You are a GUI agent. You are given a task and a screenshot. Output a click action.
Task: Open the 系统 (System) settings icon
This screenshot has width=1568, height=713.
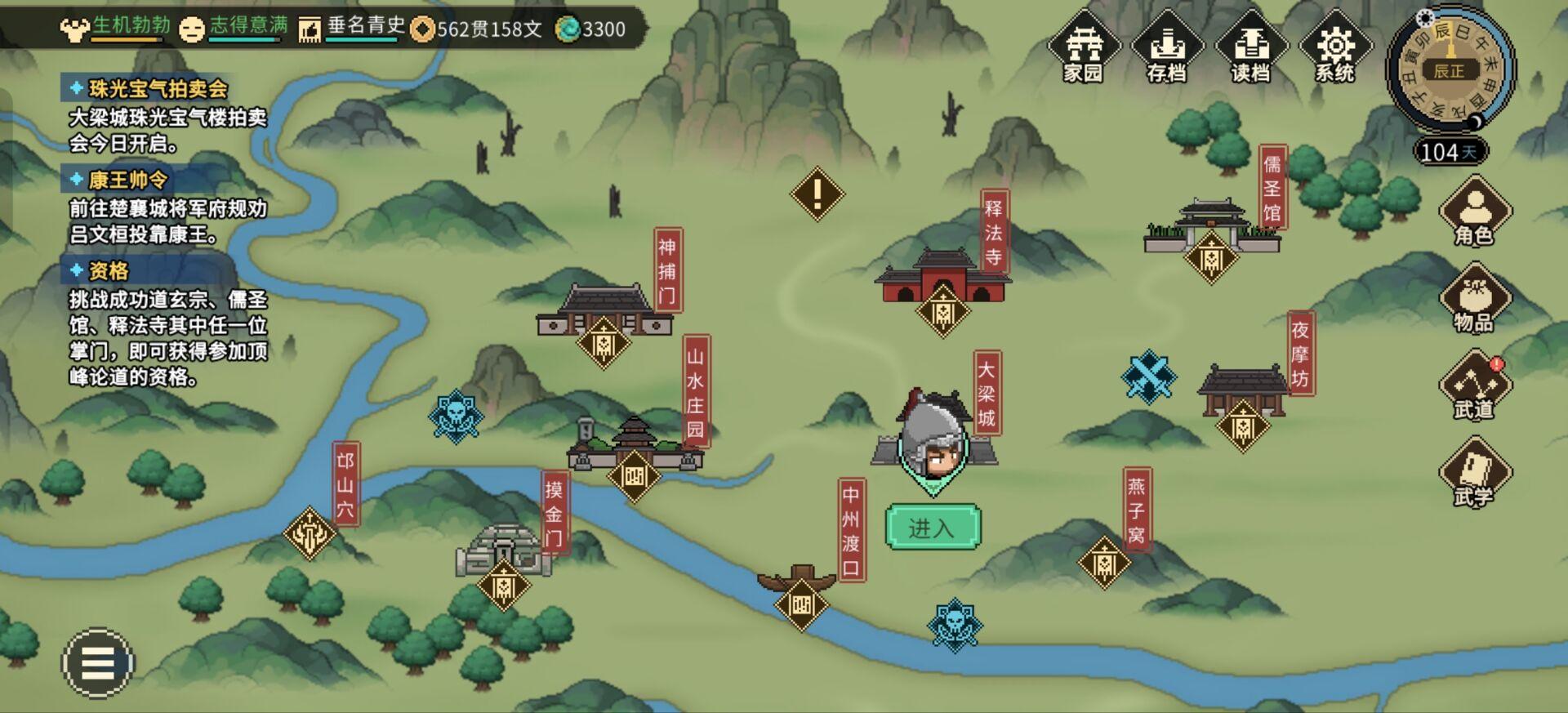click(x=1334, y=49)
